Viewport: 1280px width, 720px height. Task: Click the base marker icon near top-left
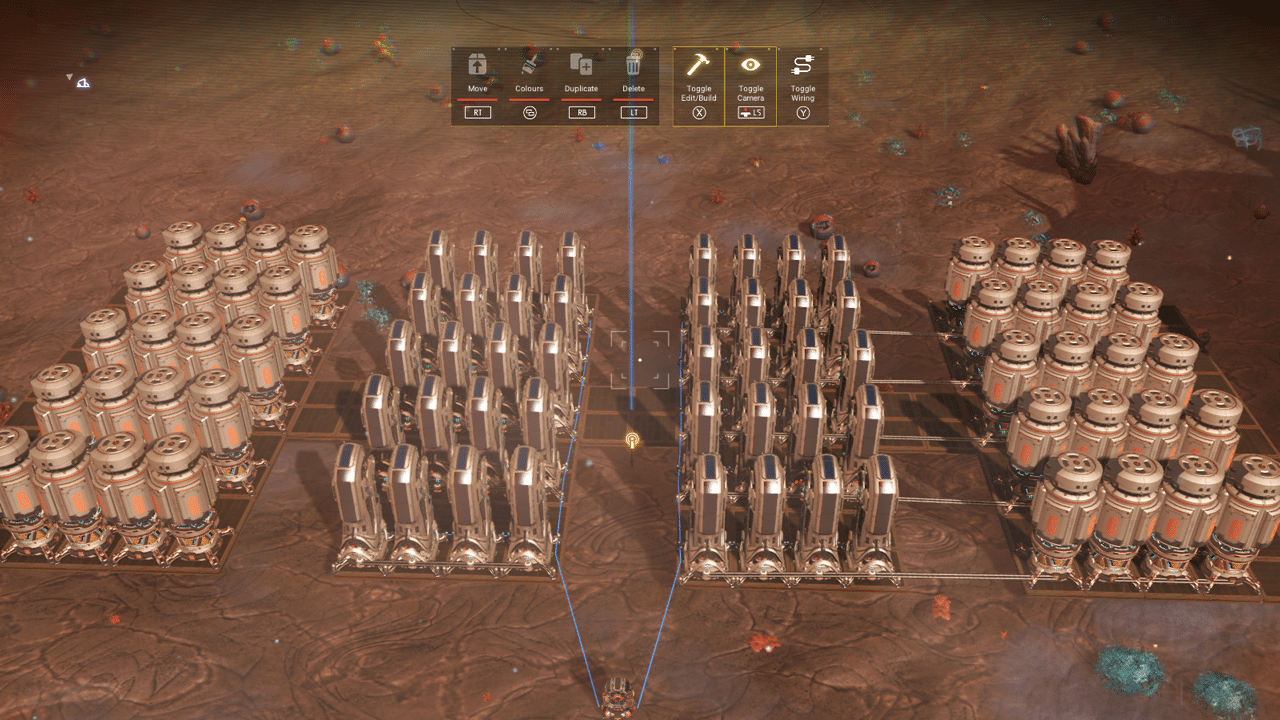coord(84,82)
